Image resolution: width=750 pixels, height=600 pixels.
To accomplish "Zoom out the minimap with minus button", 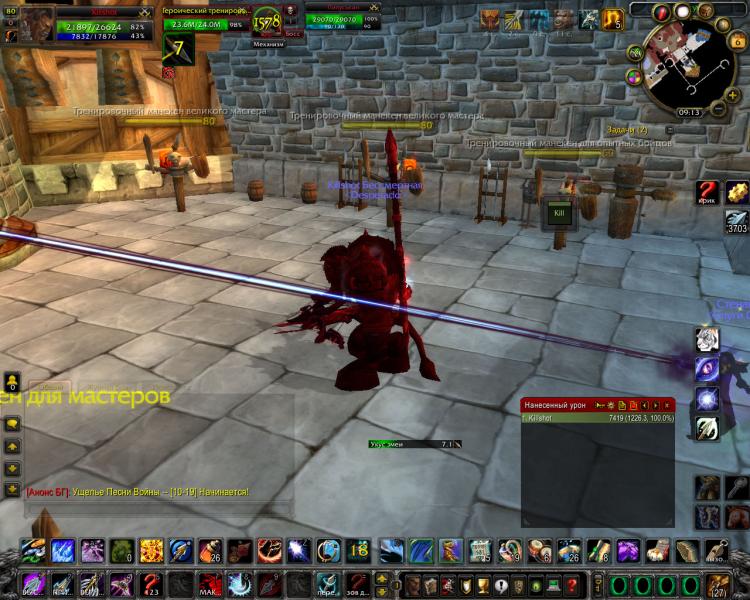I will (720, 106).
